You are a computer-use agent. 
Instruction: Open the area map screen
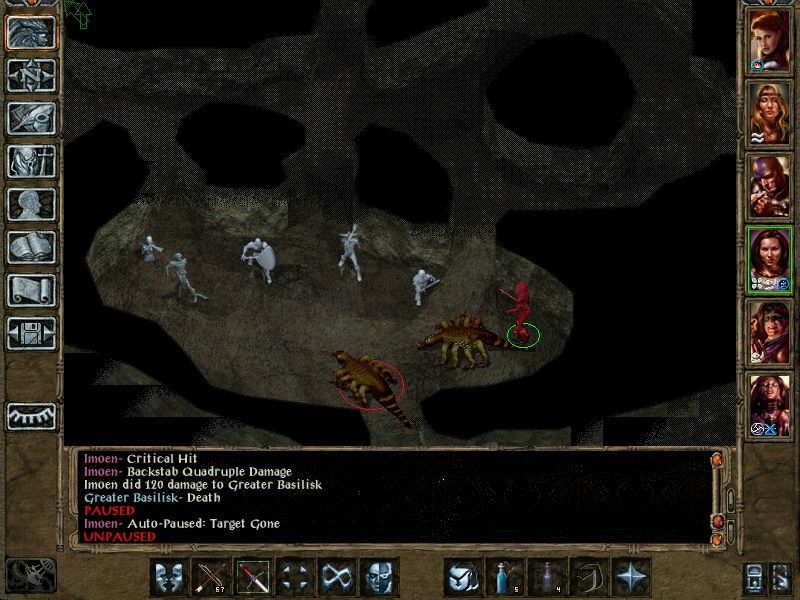click(x=32, y=75)
